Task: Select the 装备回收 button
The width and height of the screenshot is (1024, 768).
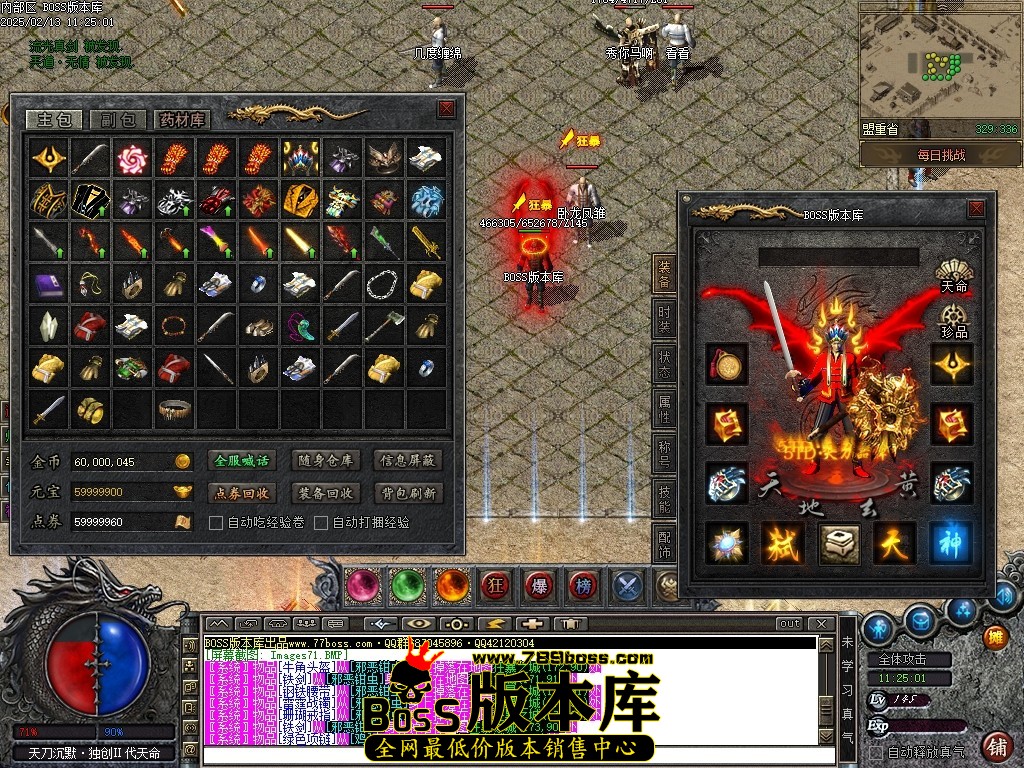Action: click(325, 493)
